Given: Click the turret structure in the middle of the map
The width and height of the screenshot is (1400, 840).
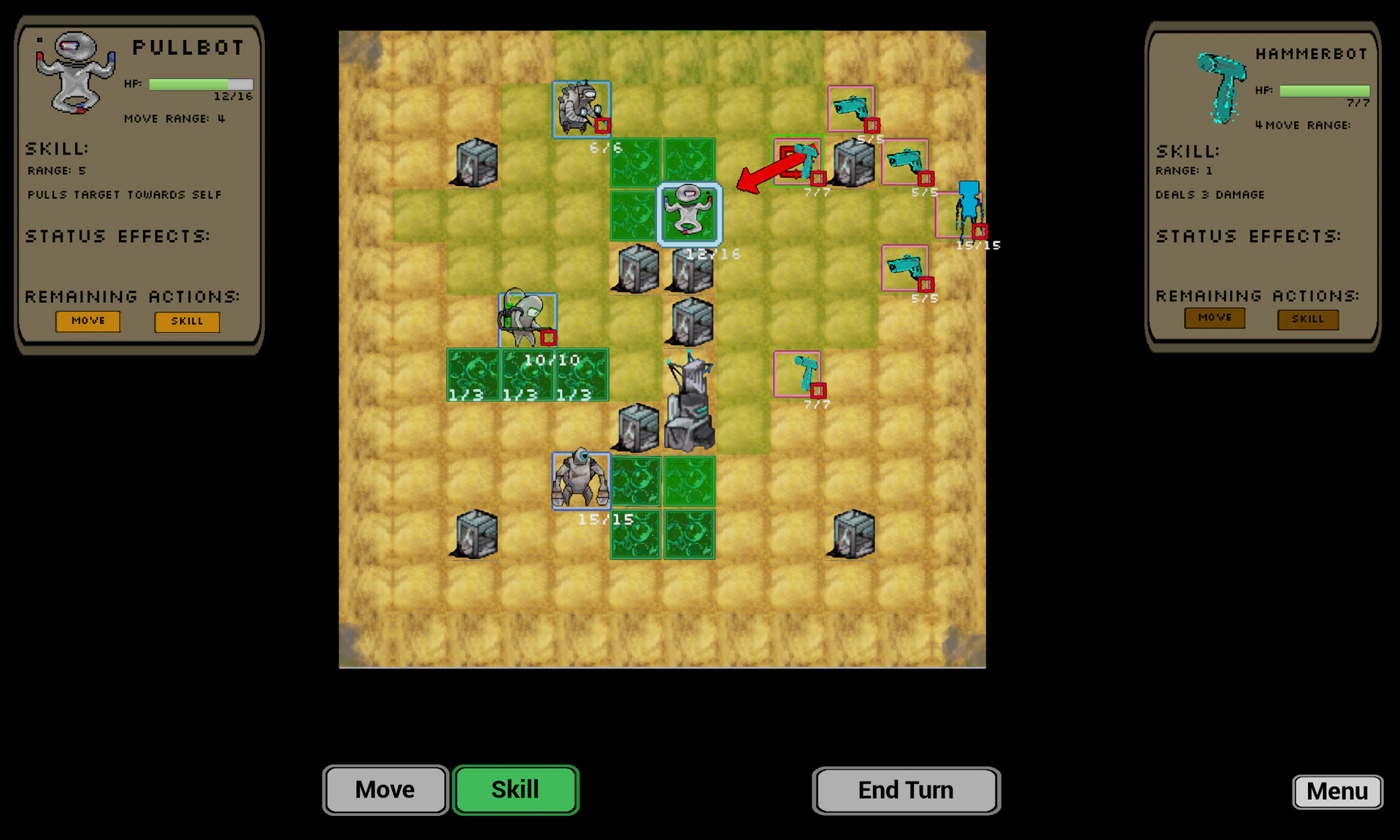Looking at the screenshot, I should (x=690, y=405).
